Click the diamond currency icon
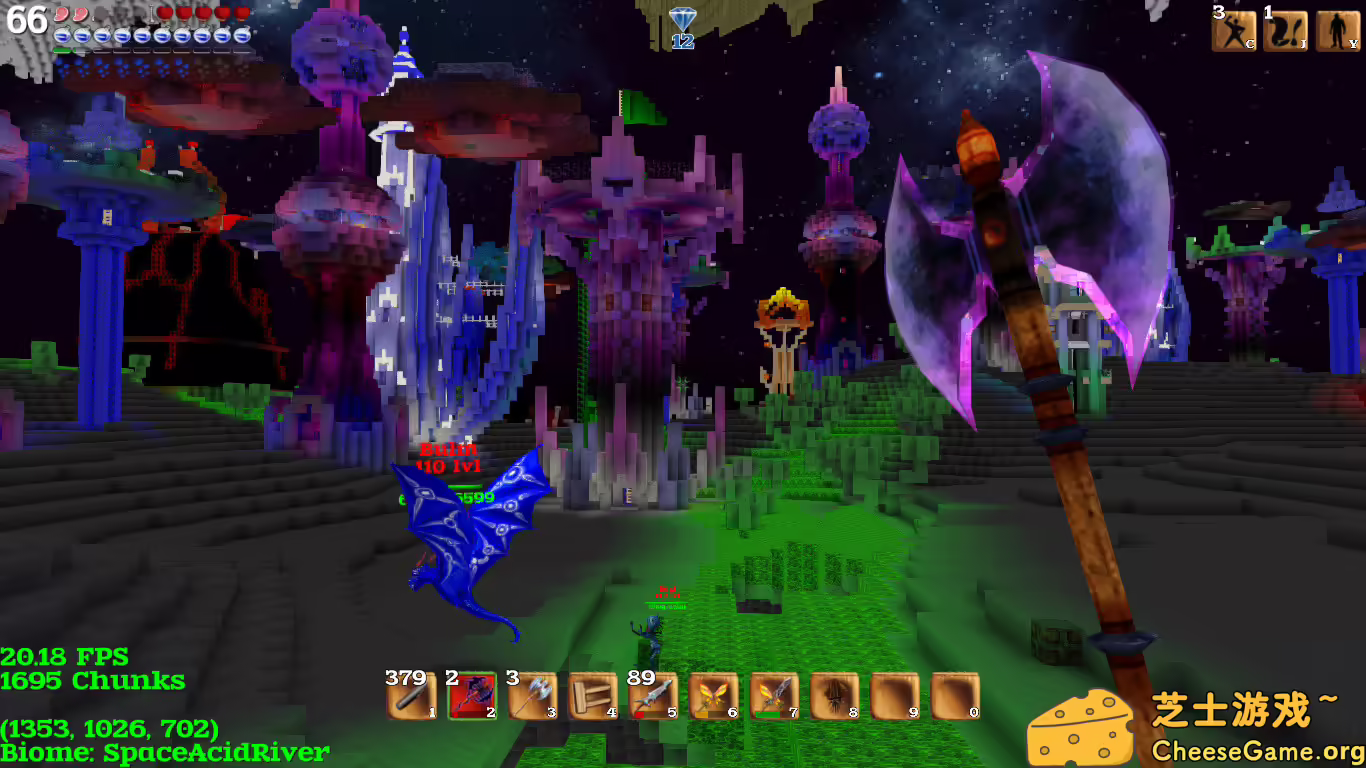 click(x=682, y=21)
